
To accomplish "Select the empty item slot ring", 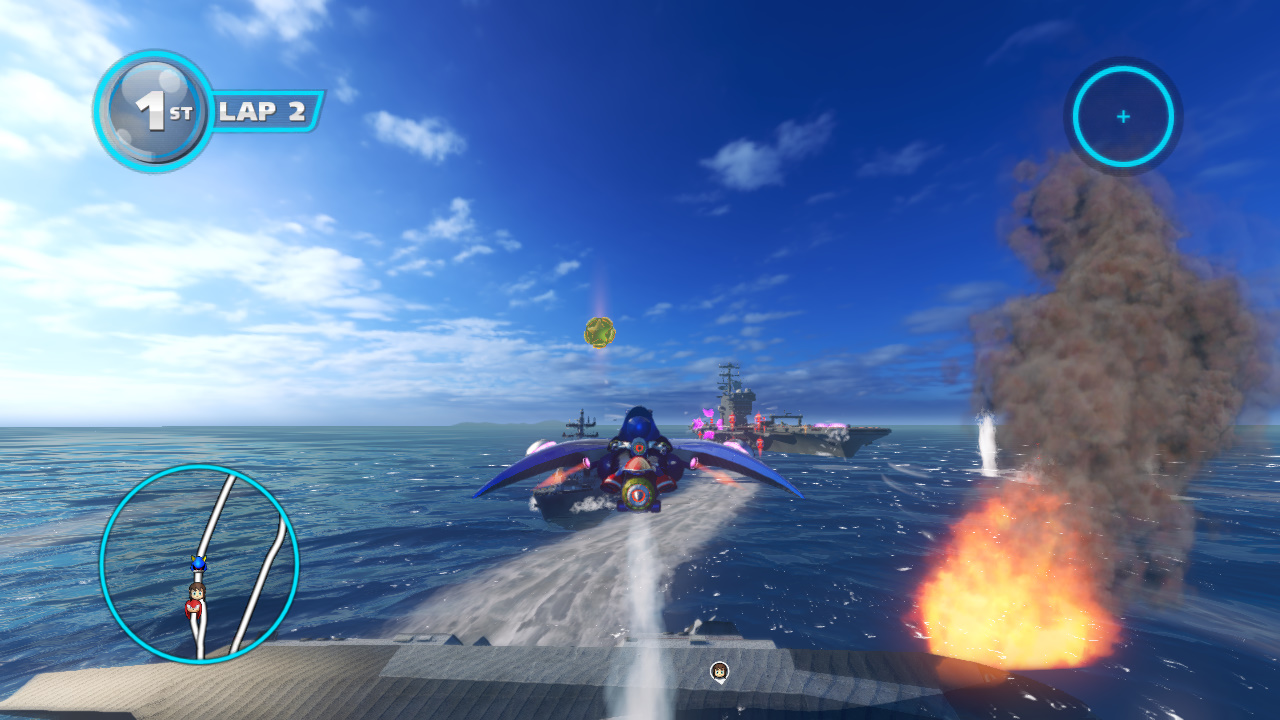I will coord(1123,117).
